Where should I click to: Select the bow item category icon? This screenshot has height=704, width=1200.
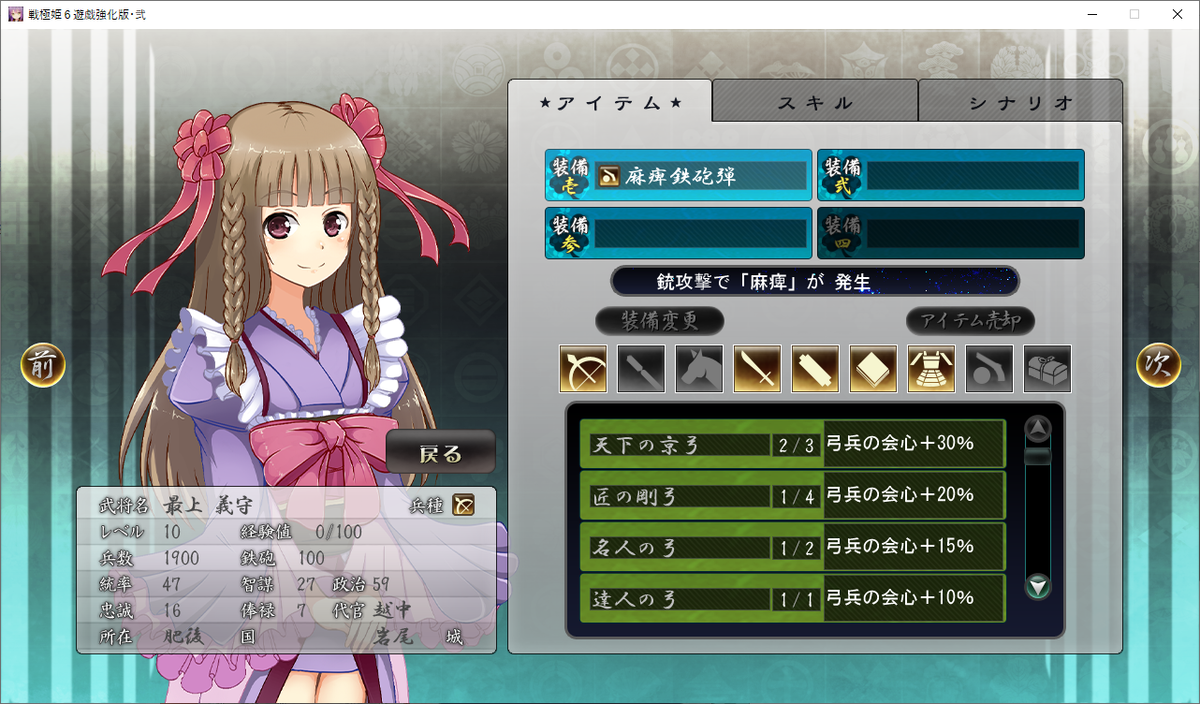(x=583, y=369)
